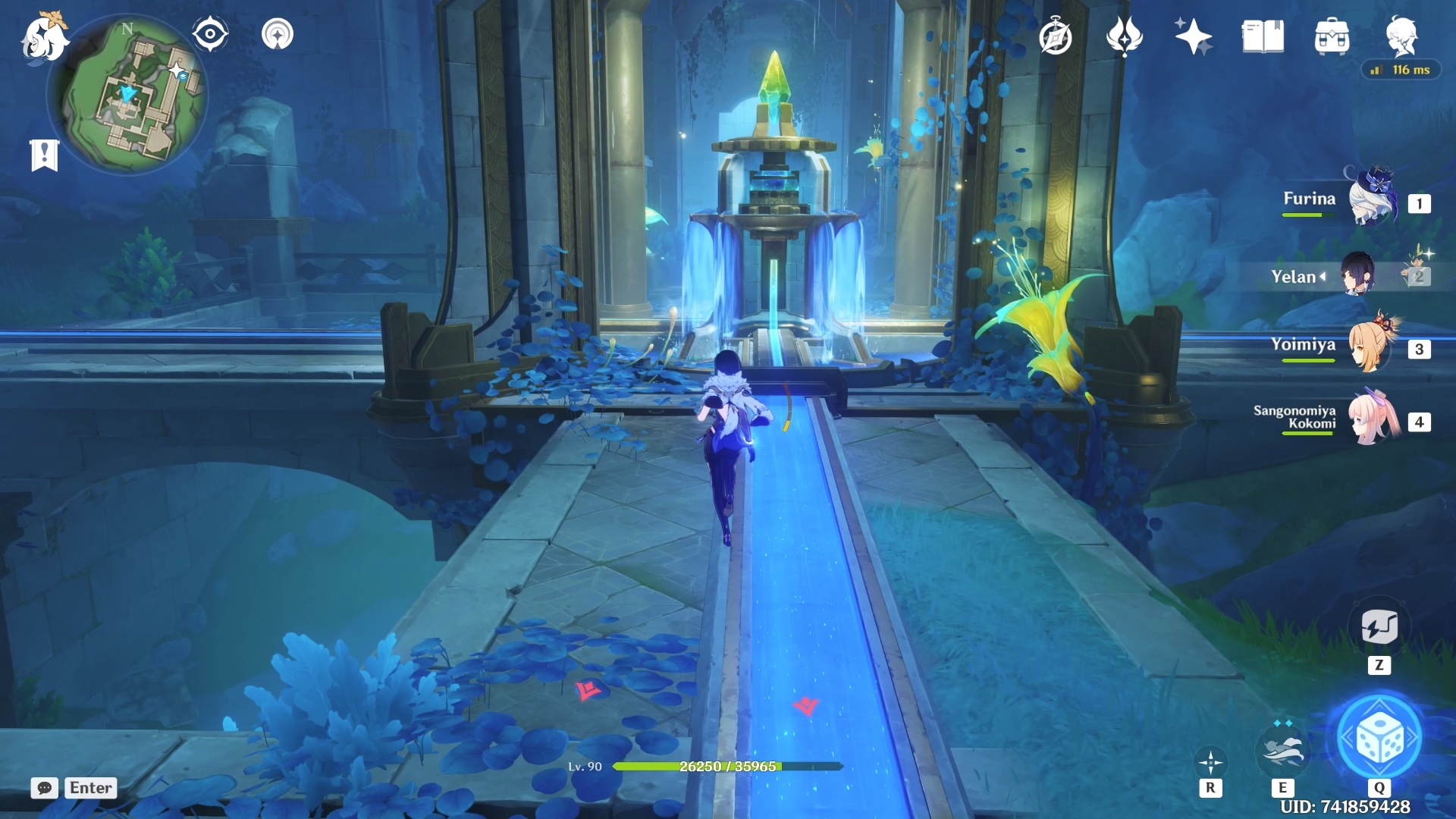Use Yelan's elemental skill icon
The width and height of the screenshot is (1456, 819).
[1282, 750]
